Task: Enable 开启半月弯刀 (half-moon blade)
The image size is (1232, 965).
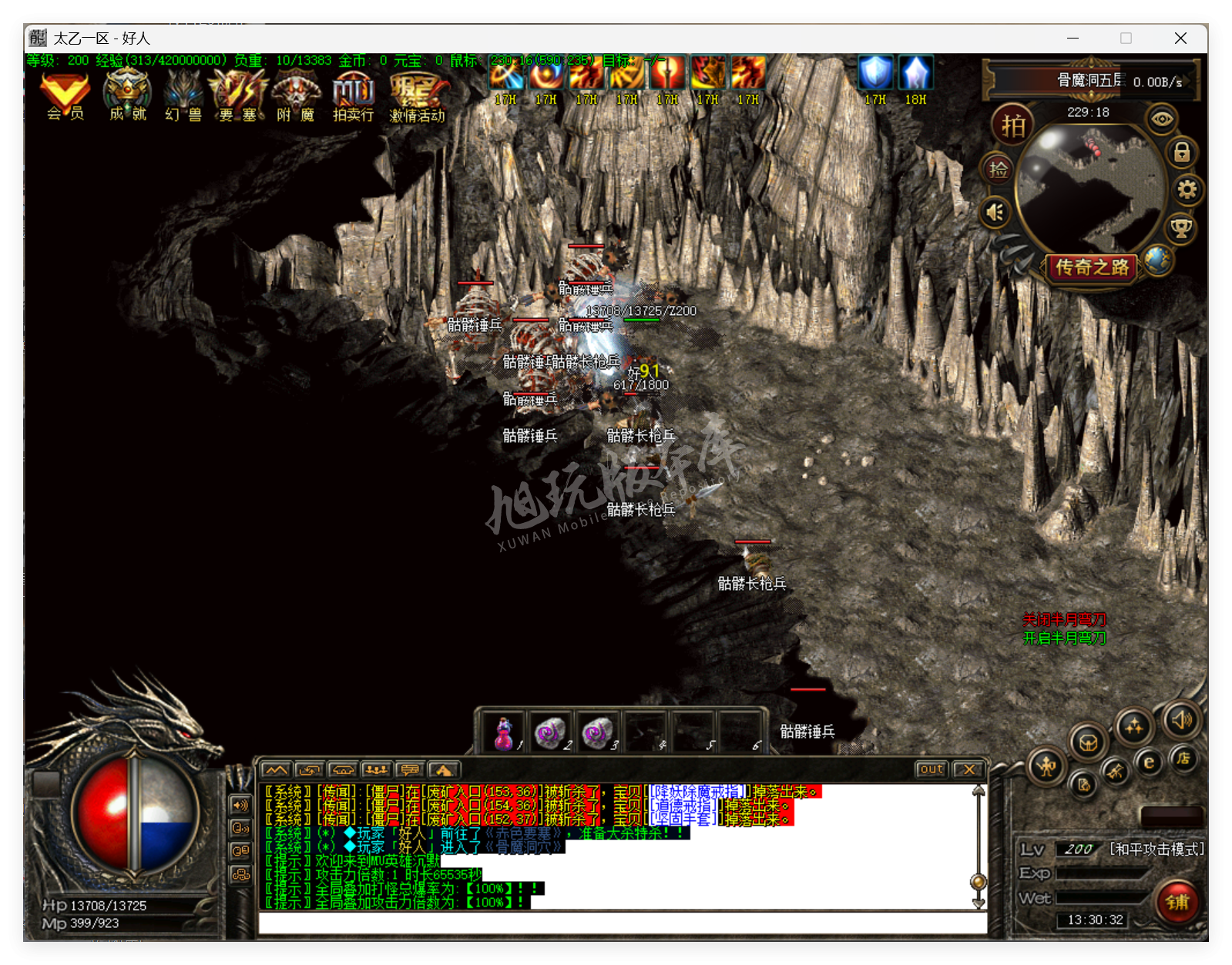Action: click(1062, 638)
